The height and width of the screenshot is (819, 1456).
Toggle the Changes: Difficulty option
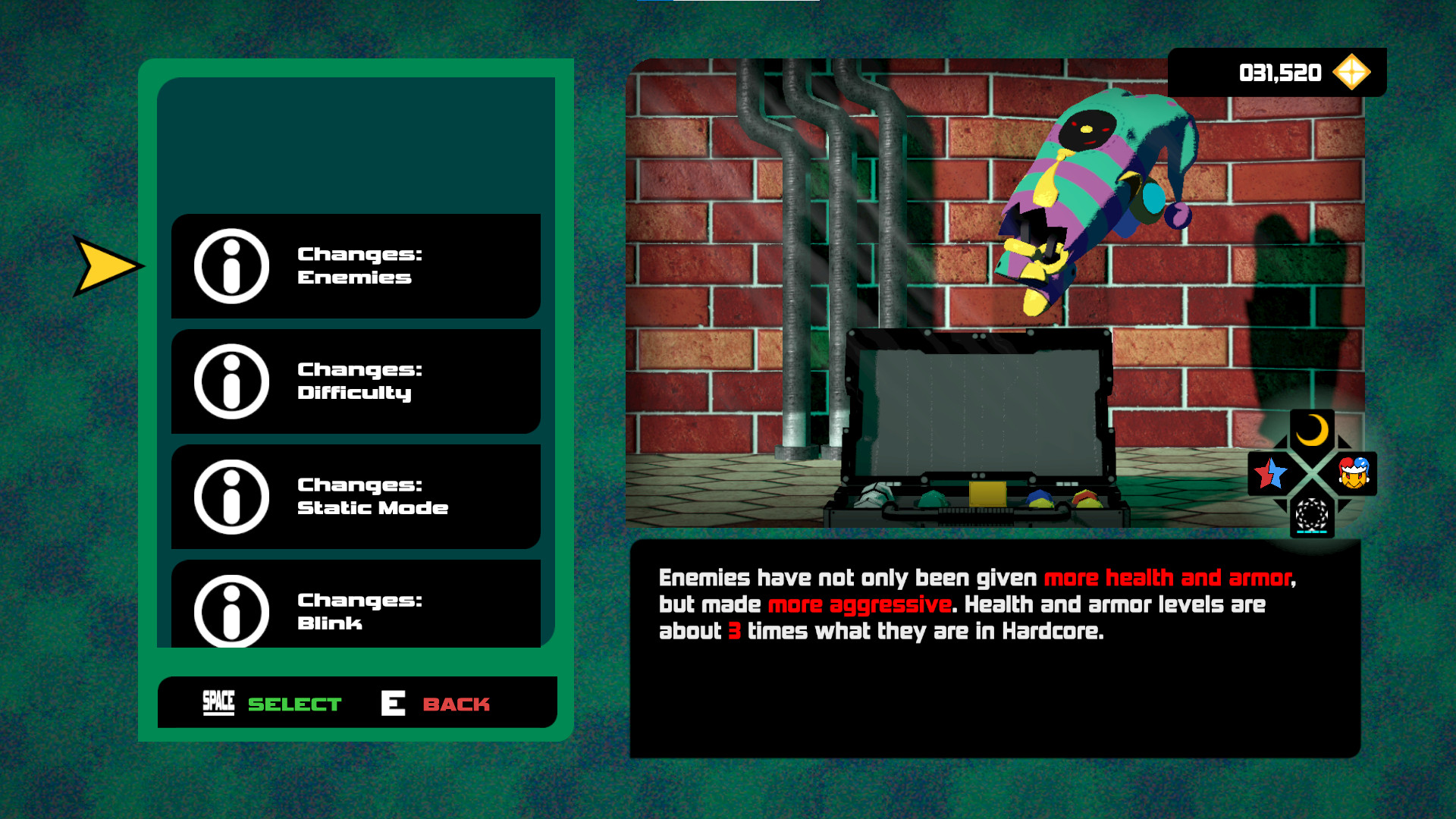click(356, 381)
